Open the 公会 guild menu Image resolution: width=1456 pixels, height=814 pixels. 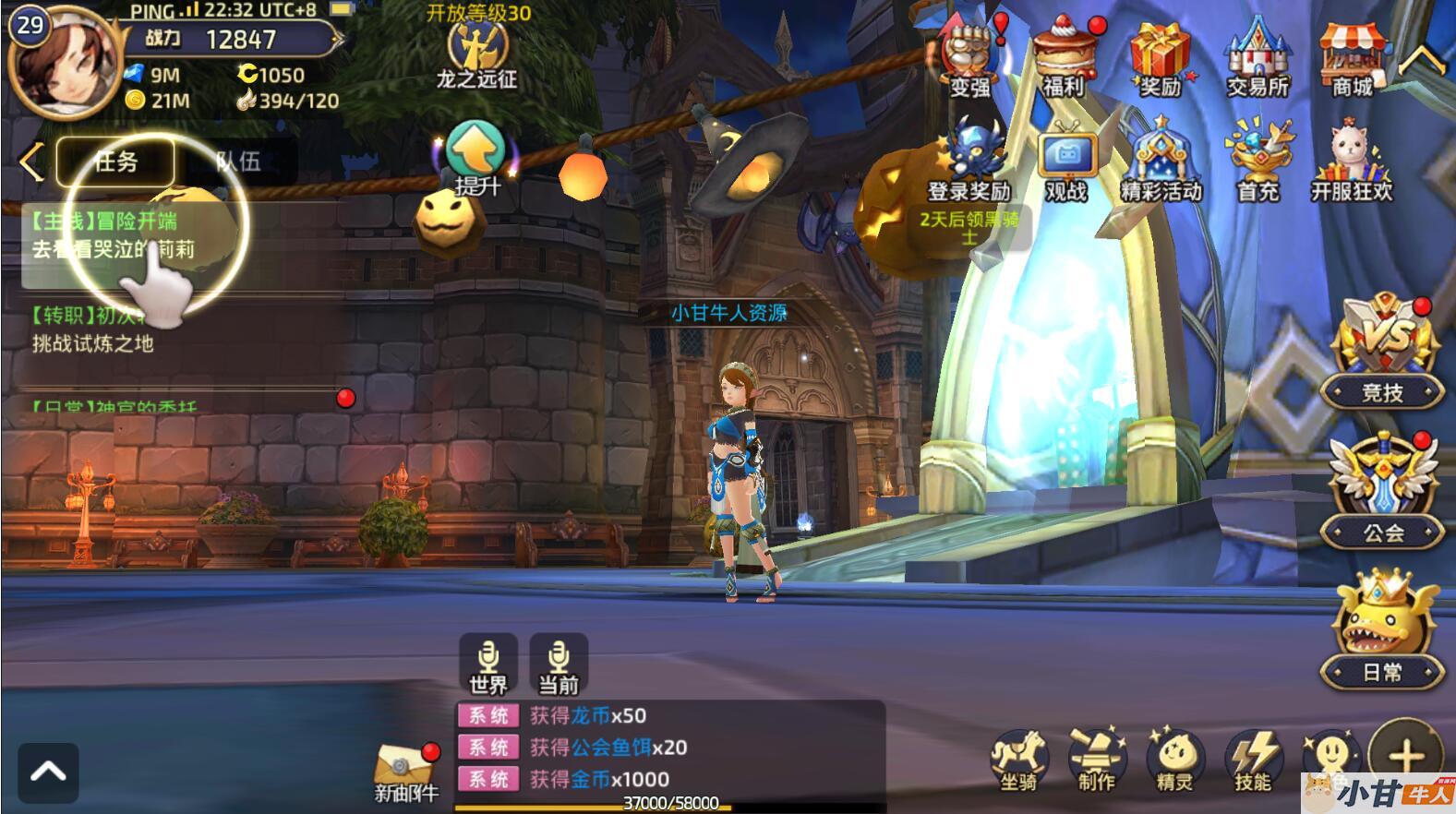tap(1382, 491)
